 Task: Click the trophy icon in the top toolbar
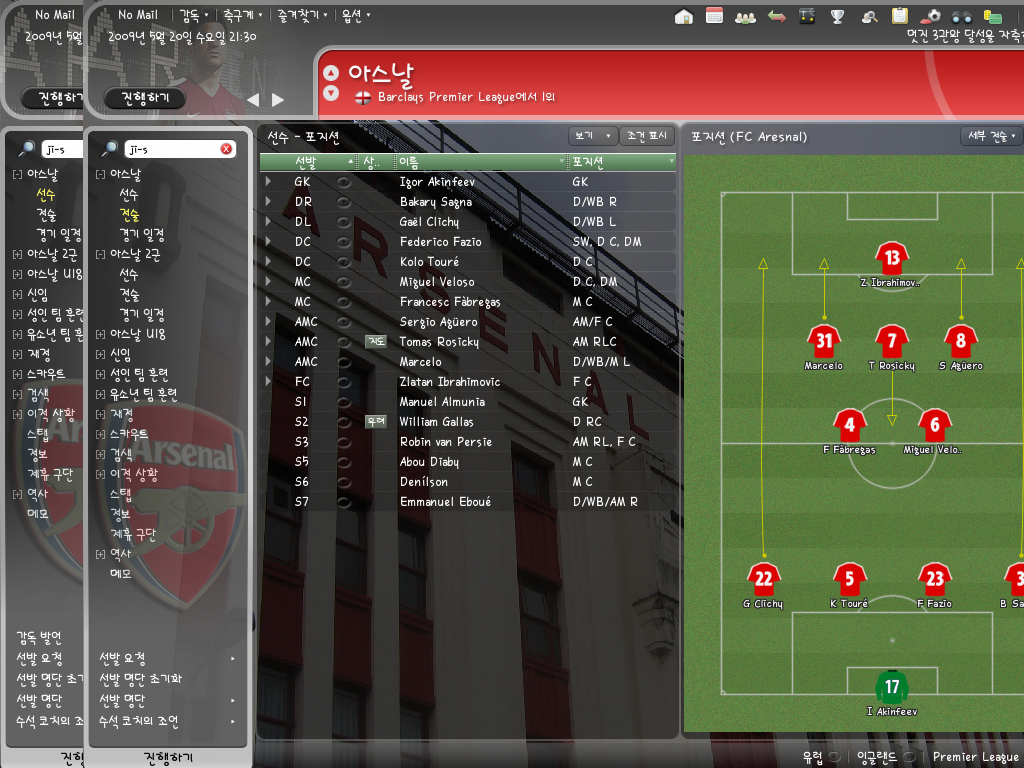839,16
